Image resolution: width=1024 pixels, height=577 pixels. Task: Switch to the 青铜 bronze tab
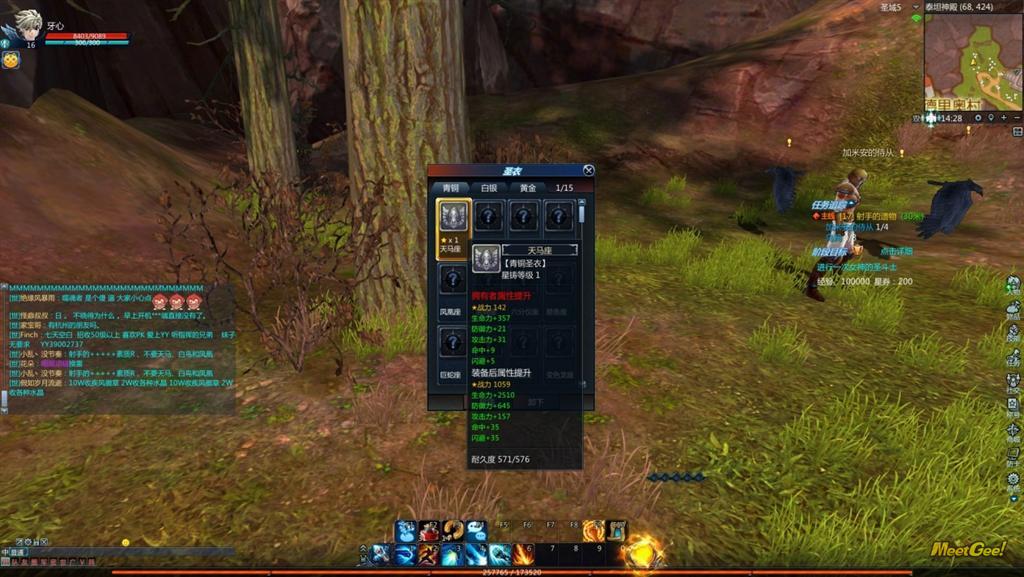[x=451, y=187]
